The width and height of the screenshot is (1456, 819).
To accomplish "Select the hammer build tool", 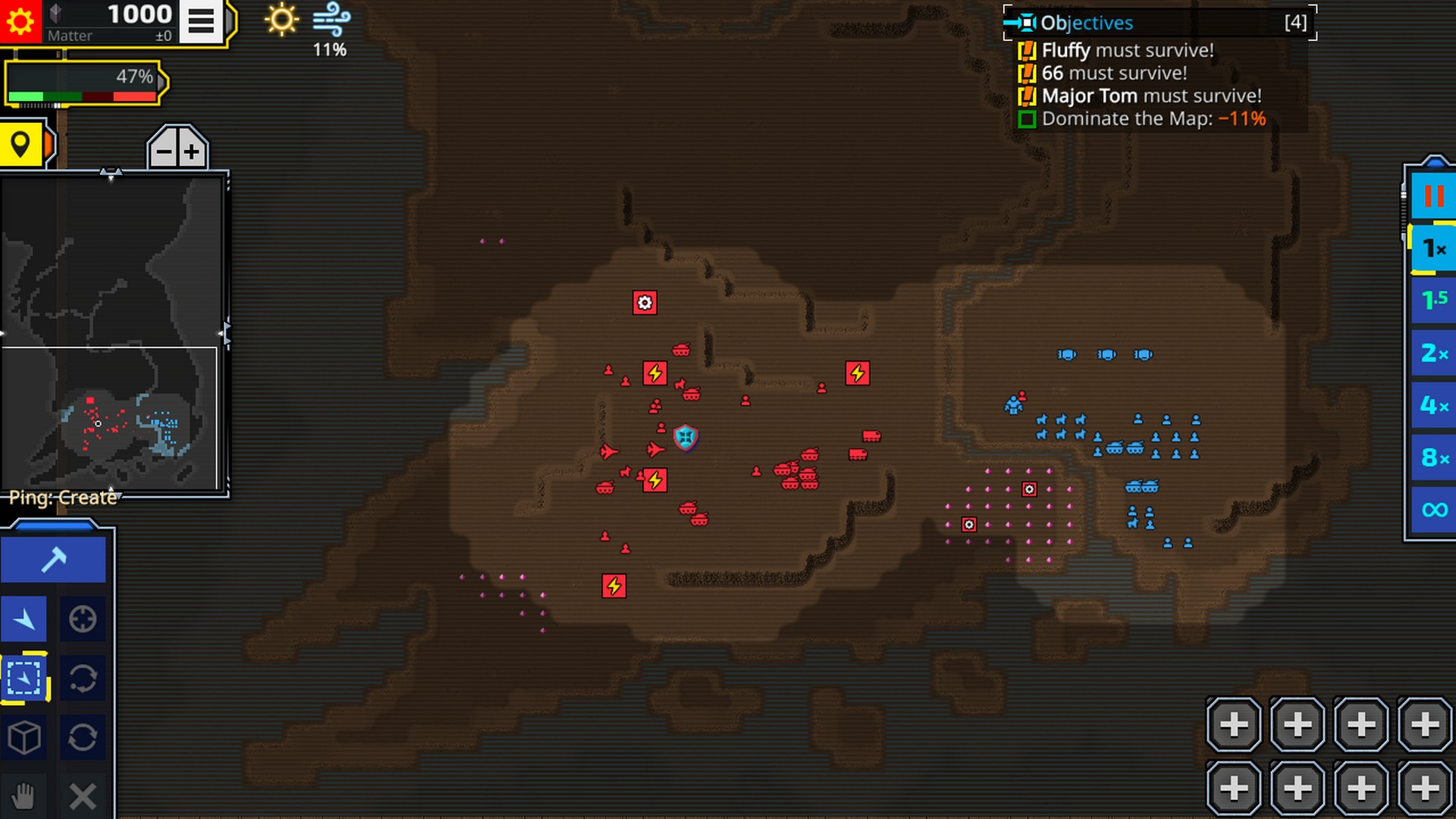I will (x=53, y=560).
